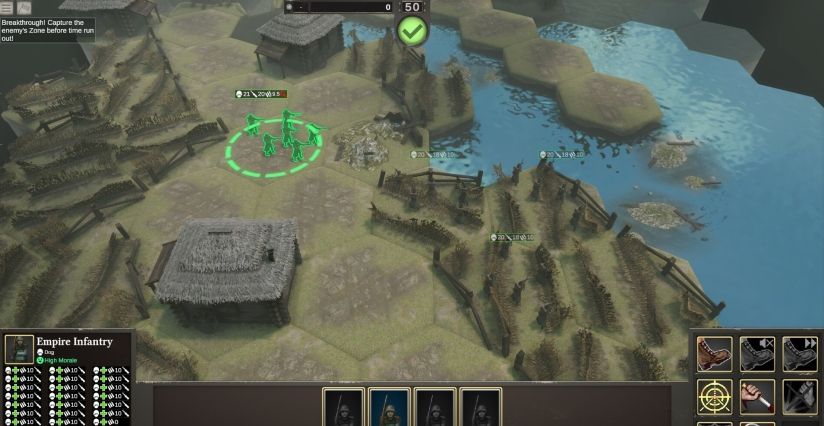Select the highlighted blue unit card

pos(389,408)
